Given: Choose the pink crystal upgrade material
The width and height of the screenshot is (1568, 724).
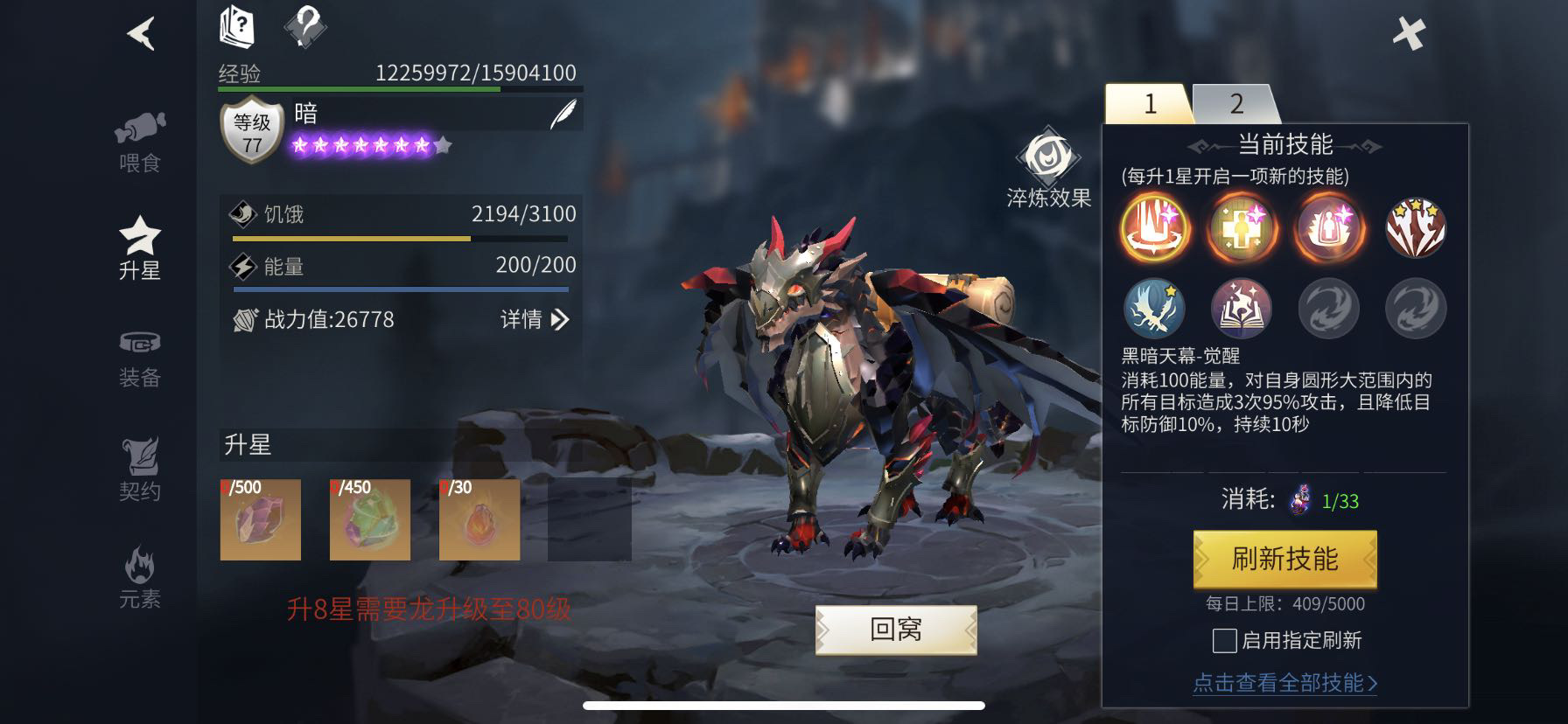Looking at the screenshot, I should pyautogui.click(x=261, y=519).
